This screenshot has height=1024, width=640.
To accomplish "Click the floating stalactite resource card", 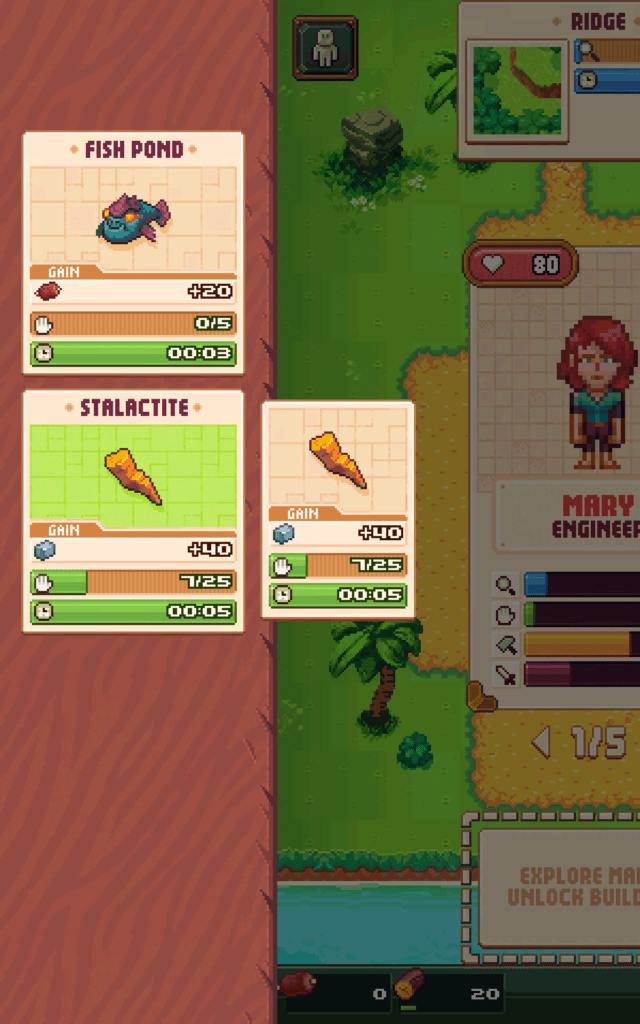I will click(338, 508).
